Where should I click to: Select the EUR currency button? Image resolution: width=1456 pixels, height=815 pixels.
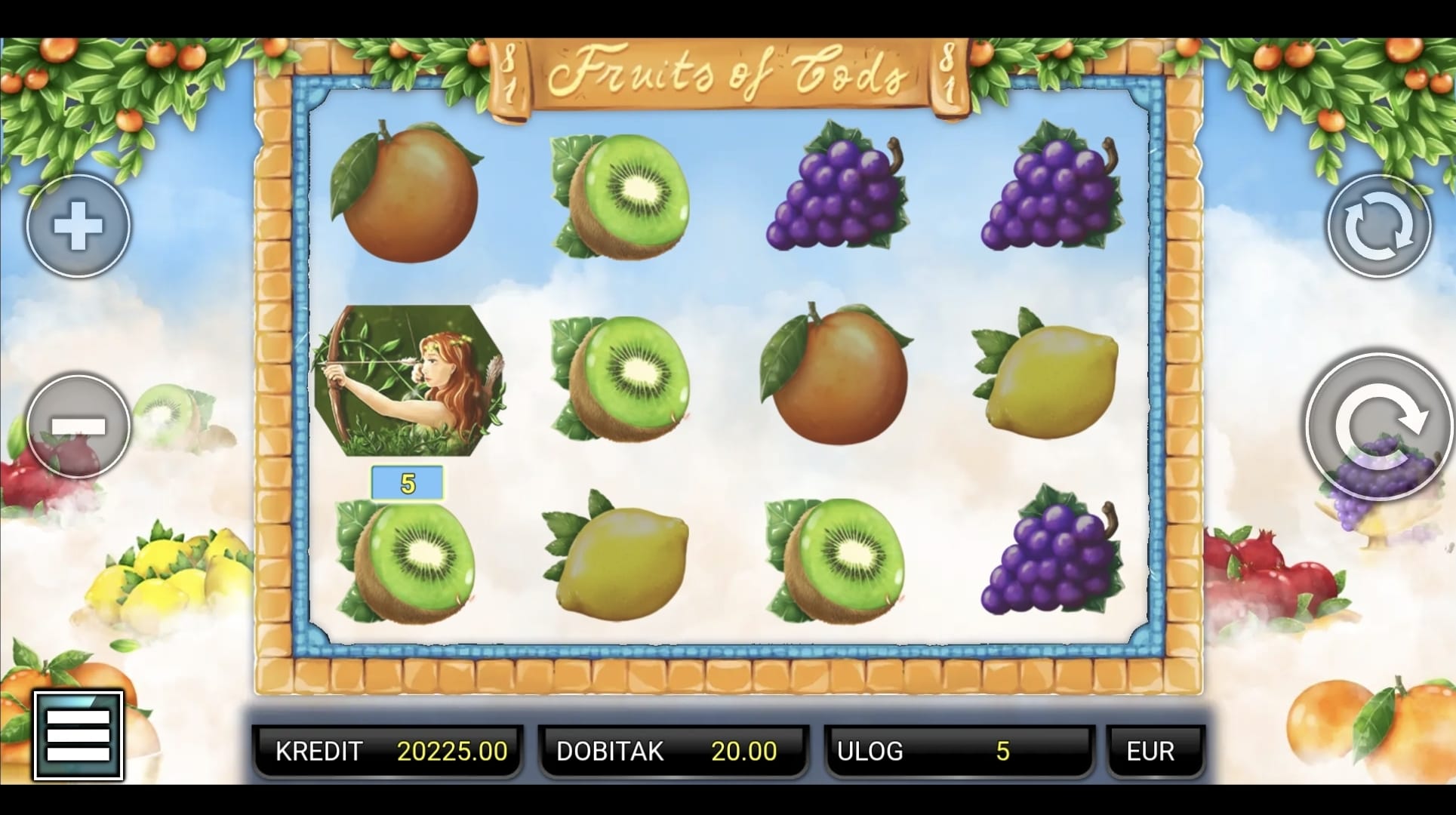(x=1153, y=751)
